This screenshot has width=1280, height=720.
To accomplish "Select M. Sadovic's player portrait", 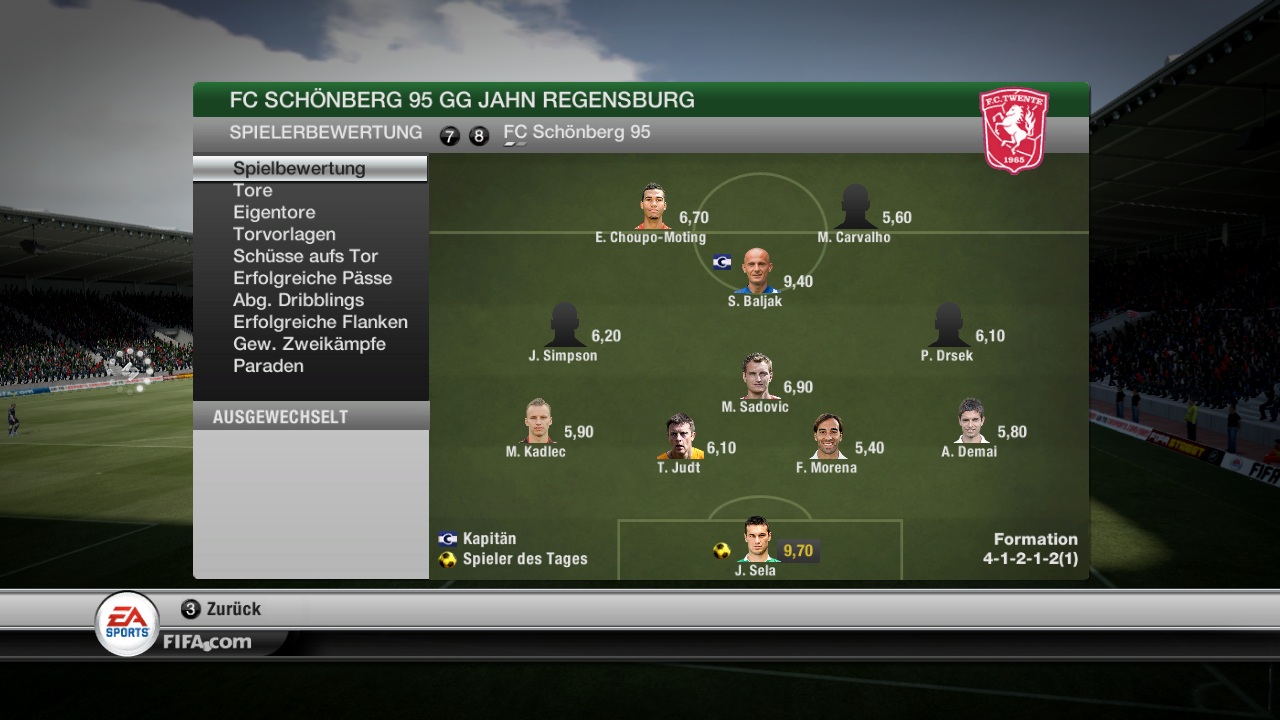I will click(757, 376).
